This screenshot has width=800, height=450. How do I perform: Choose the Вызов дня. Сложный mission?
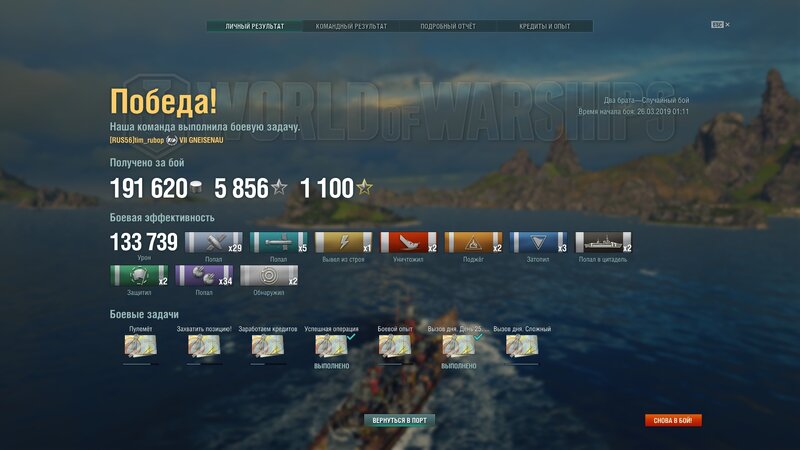(x=522, y=346)
